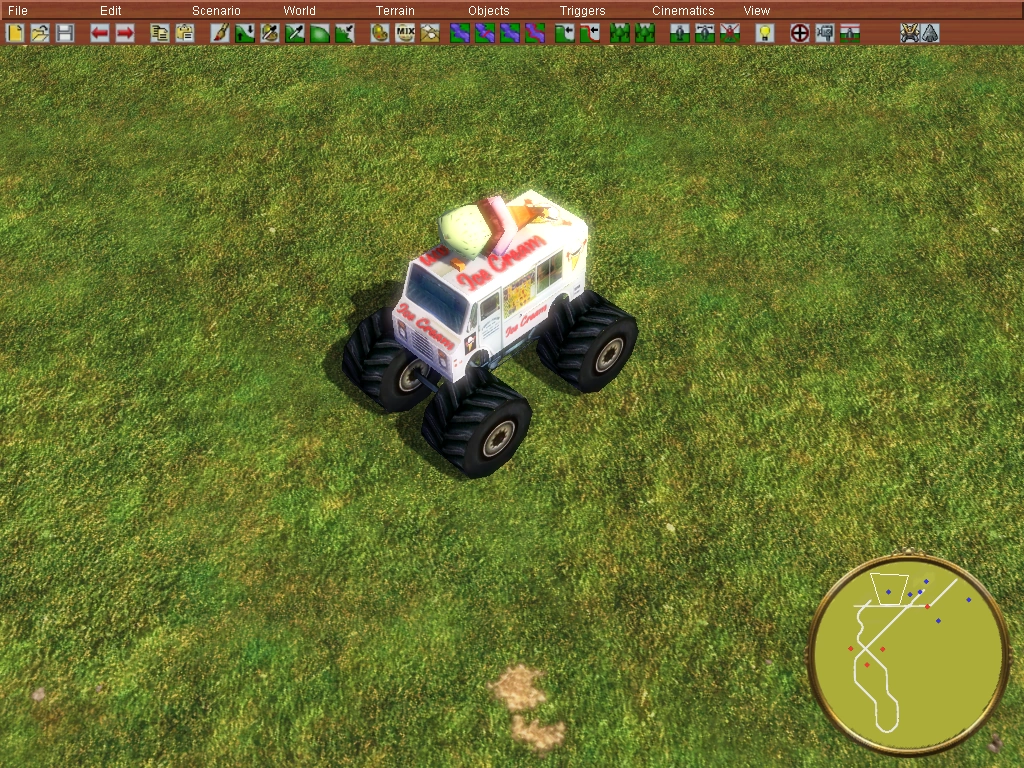Screen dimensions: 1024x768
Task: Open the Scenario menu
Action: [x=216, y=11]
